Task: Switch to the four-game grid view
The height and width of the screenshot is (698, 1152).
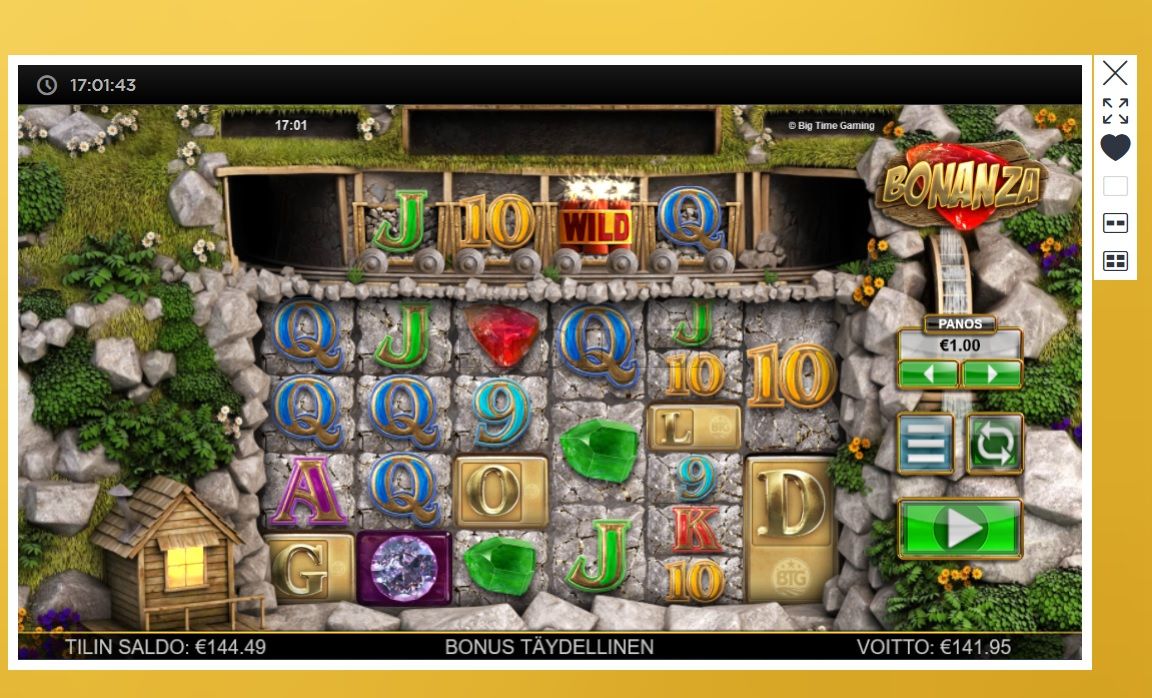Action: 1115,261
